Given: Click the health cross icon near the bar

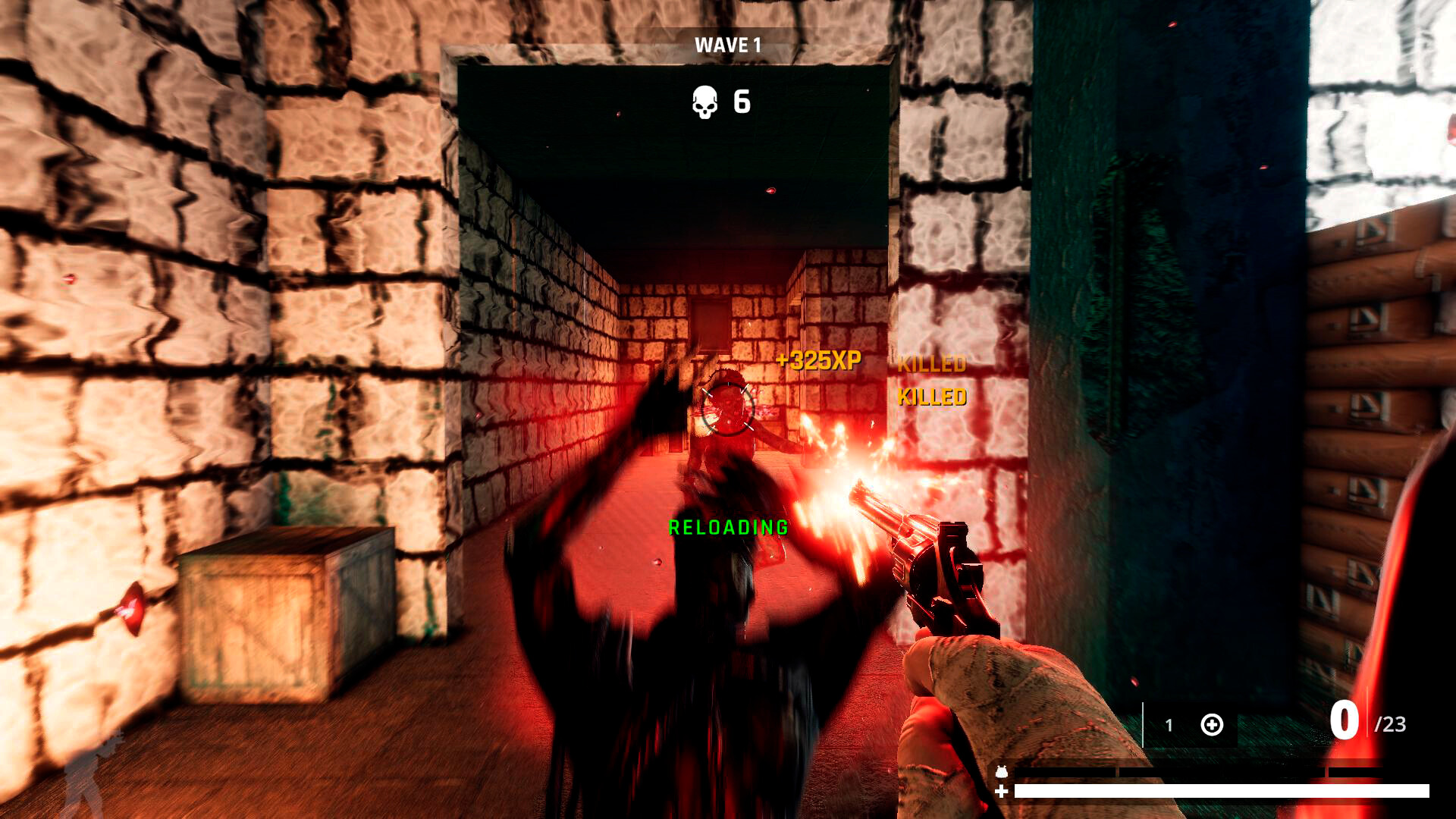Looking at the screenshot, I should (x=1001, y=791).
